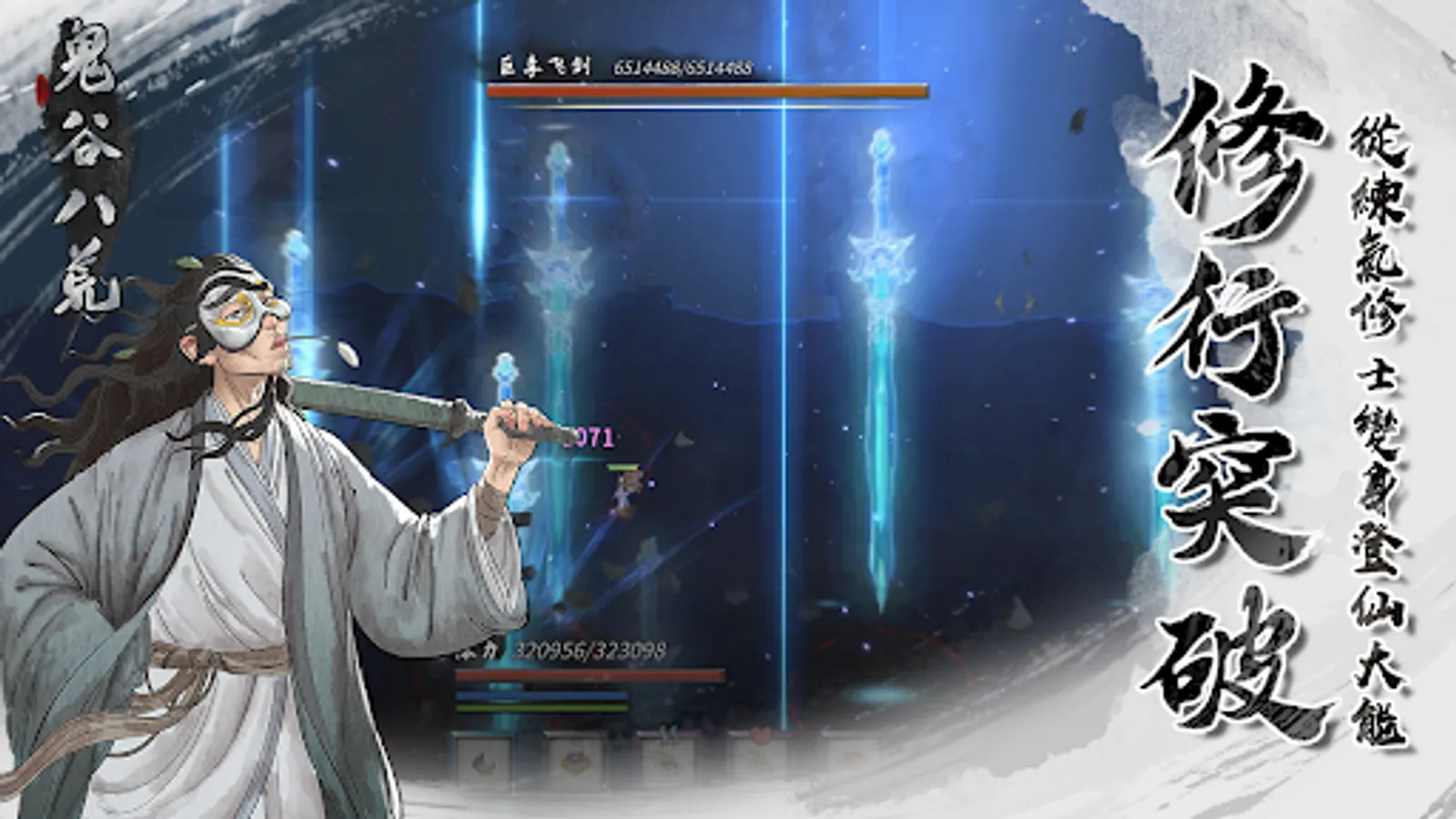Tap the floating damage number 1071
This screenshot has width=1456, height=819.
(591, 435)
